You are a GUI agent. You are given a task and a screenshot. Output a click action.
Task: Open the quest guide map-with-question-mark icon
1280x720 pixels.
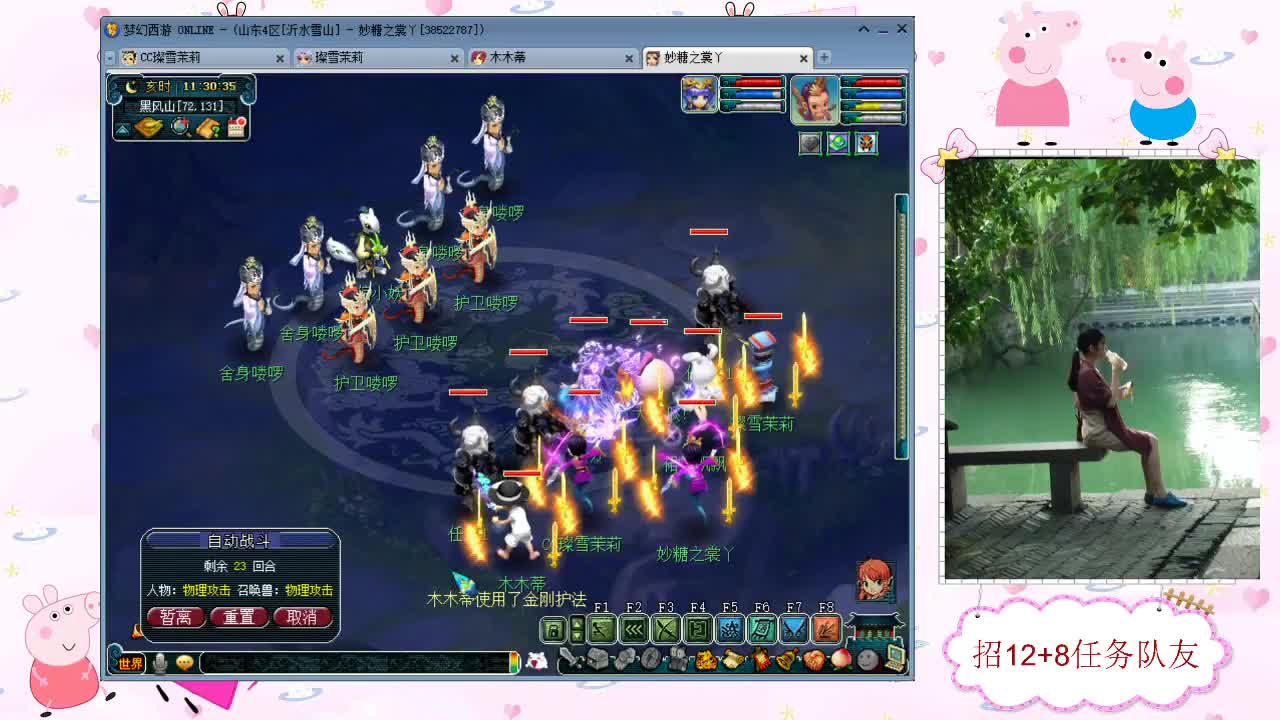(207, 128)
